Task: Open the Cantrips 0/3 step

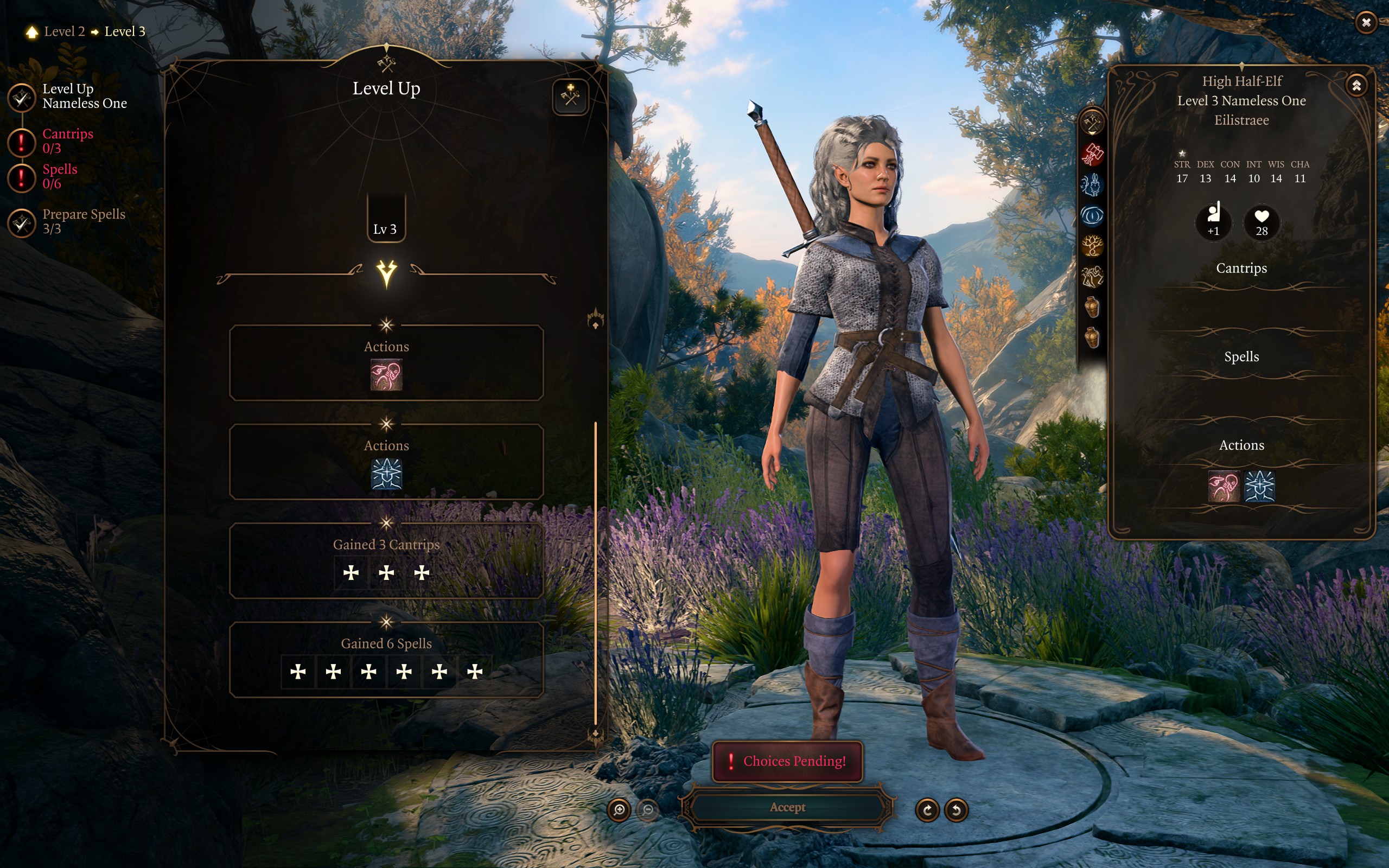Action: click(x=67, y=141)
